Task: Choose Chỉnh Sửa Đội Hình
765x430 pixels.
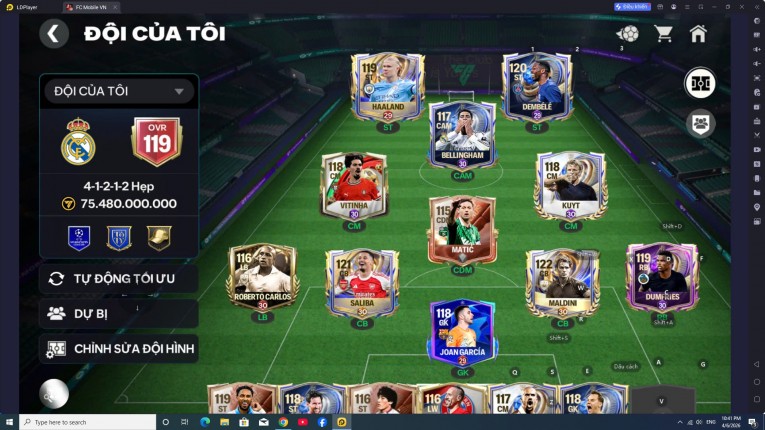Action: tap(118, 348)
